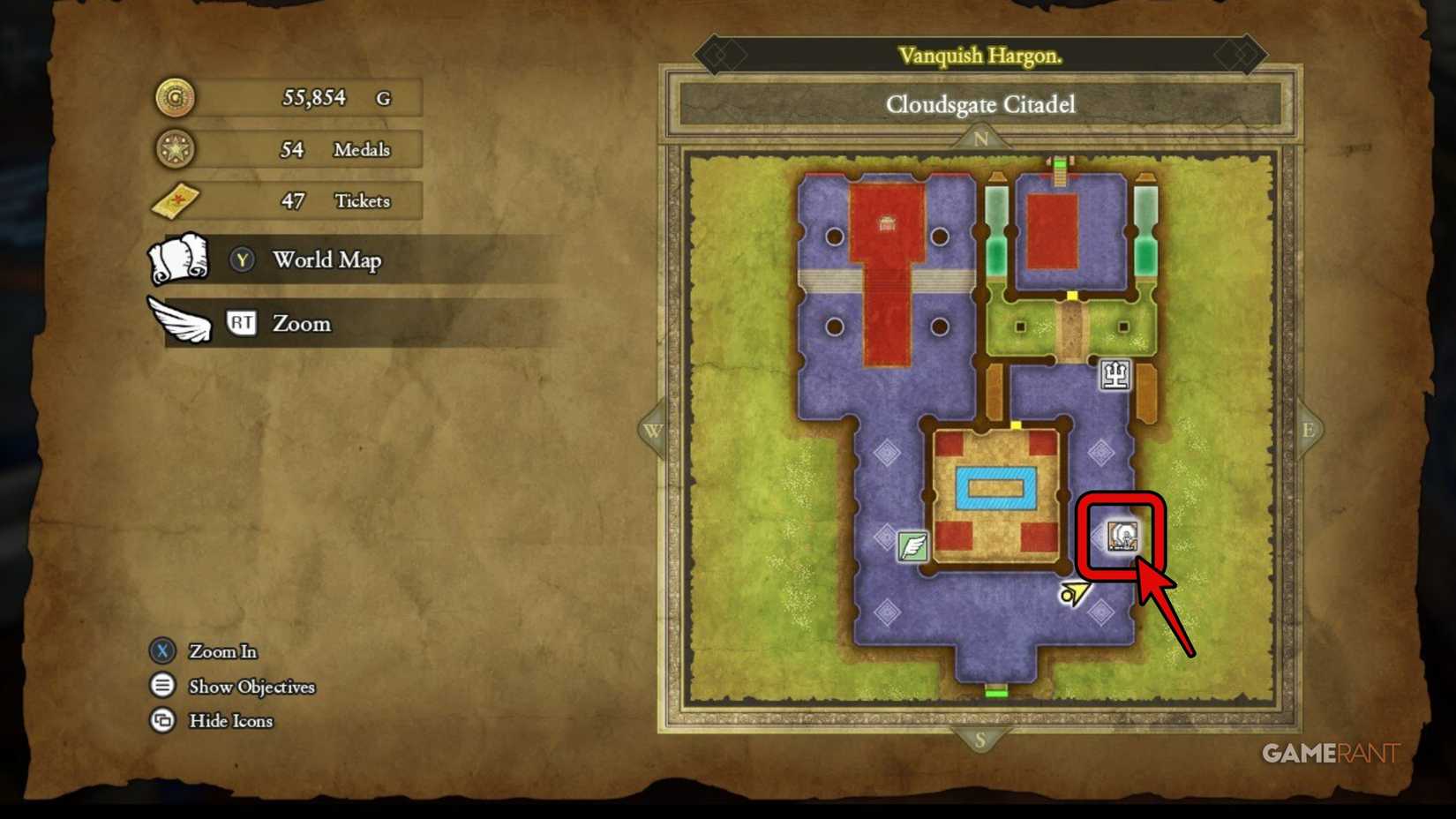Click the green zoomshade wings icon on the map

[914, 545]
